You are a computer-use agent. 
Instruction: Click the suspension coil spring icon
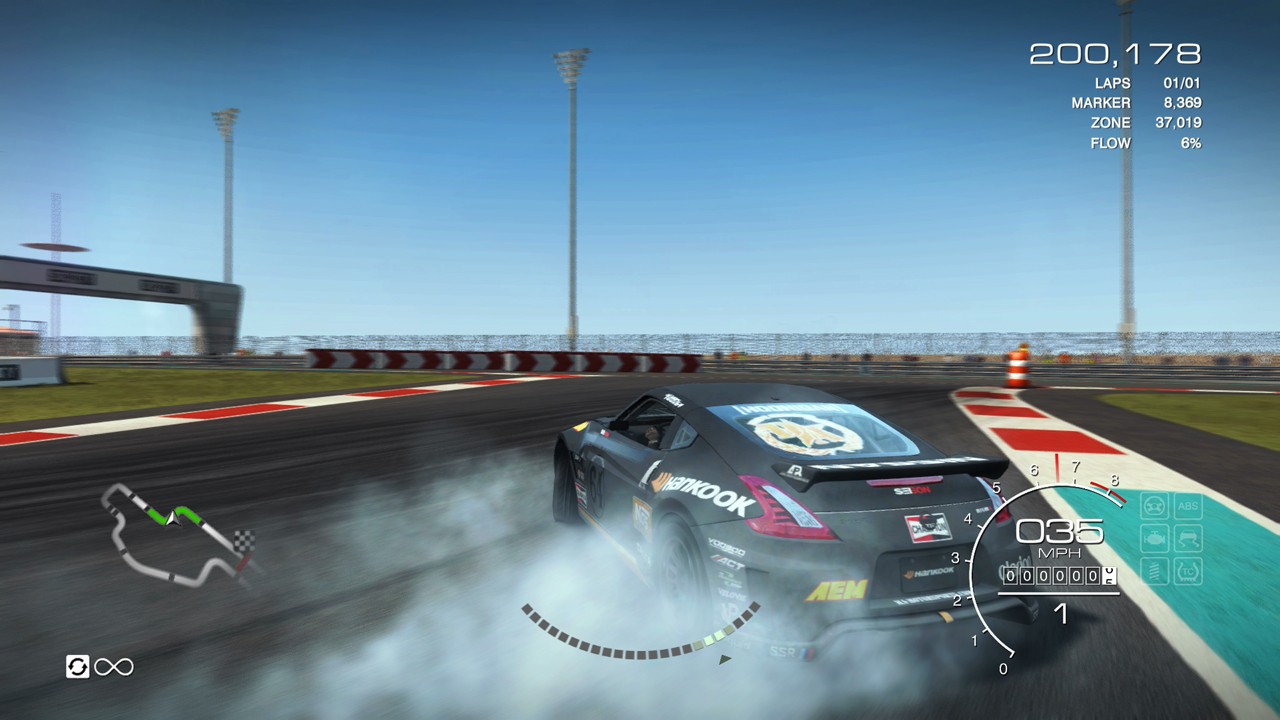(x=1154, y=570)
